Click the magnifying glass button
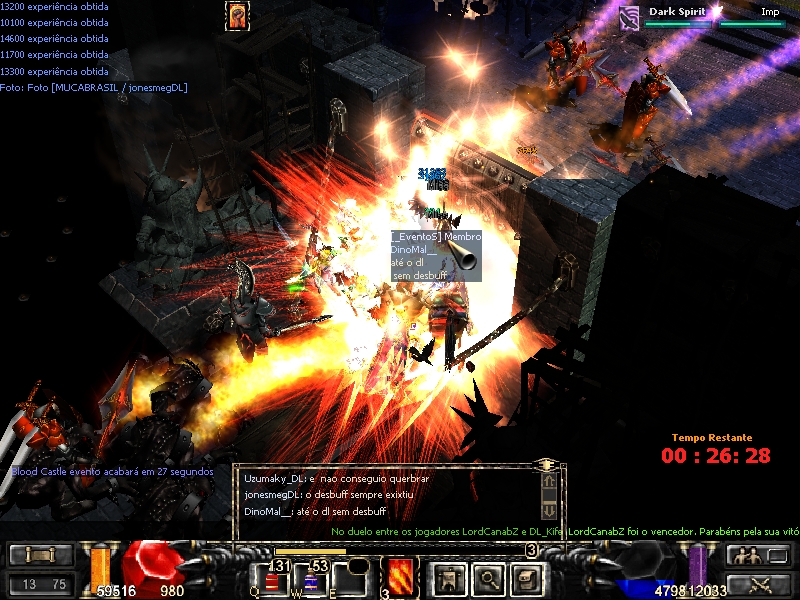The height and width of the screenshot is (600, 800). click(489, 577)
